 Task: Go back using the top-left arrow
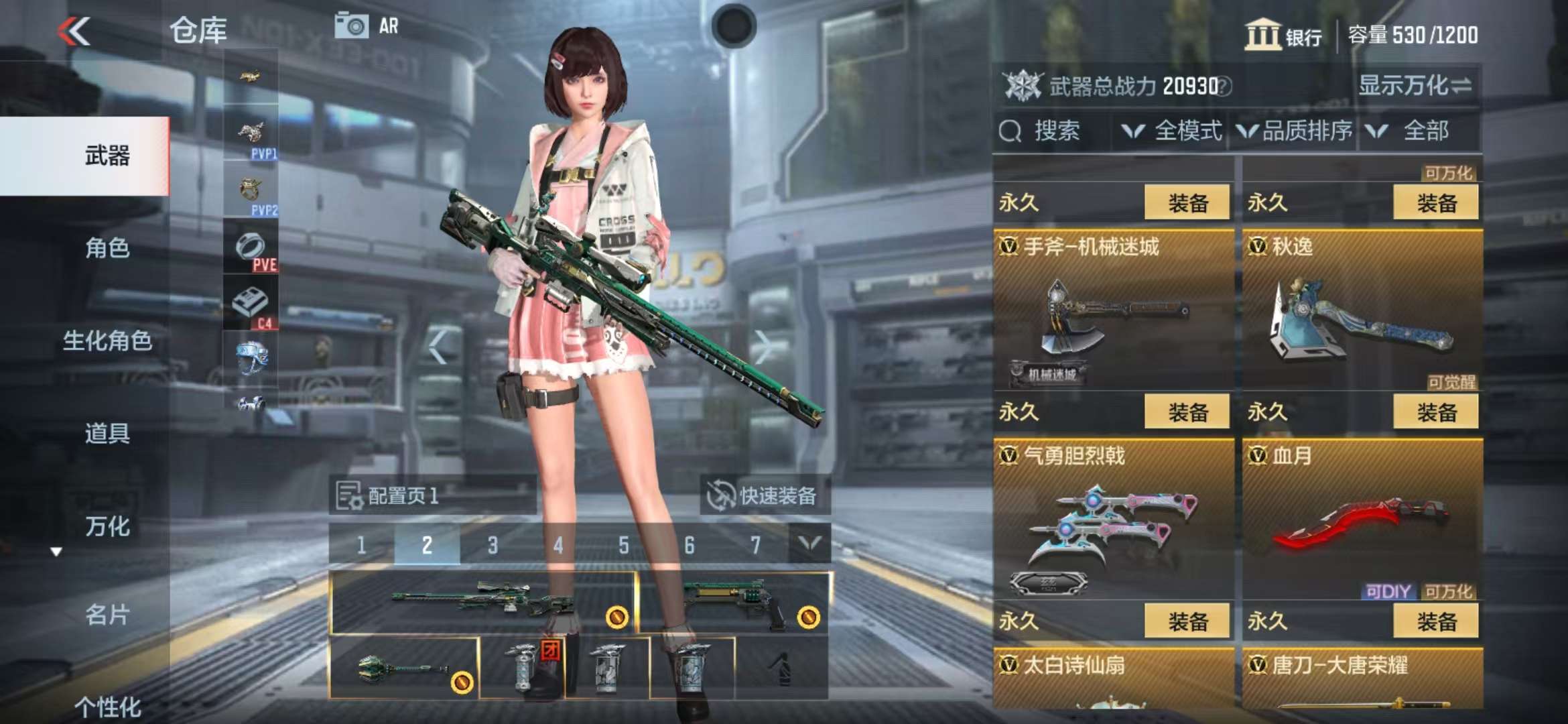74,31
